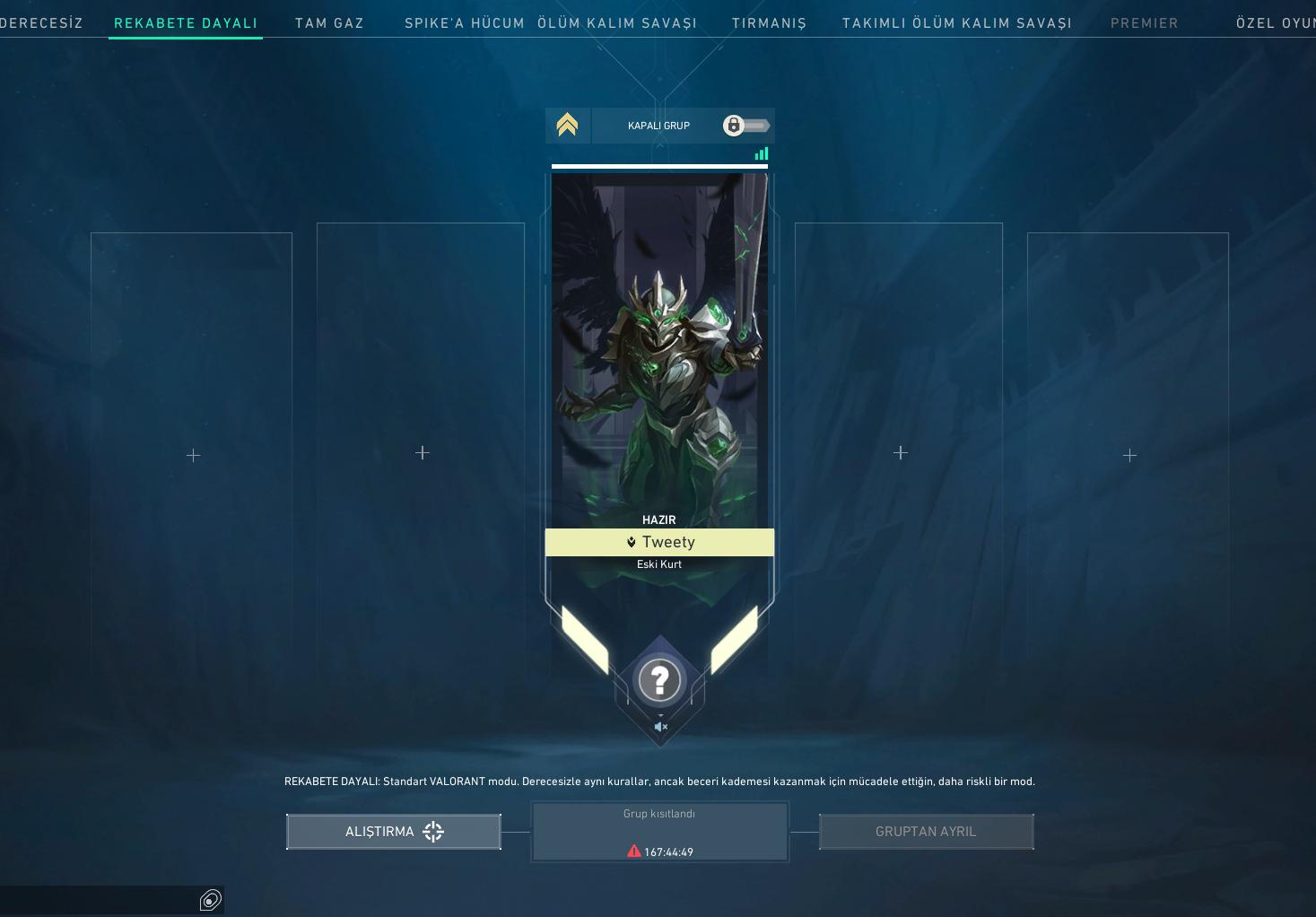The image size is (1316, 917).
Task: Open Takımlı Ölüm Kalım Savaşı tab
Action: pos(956,23)
